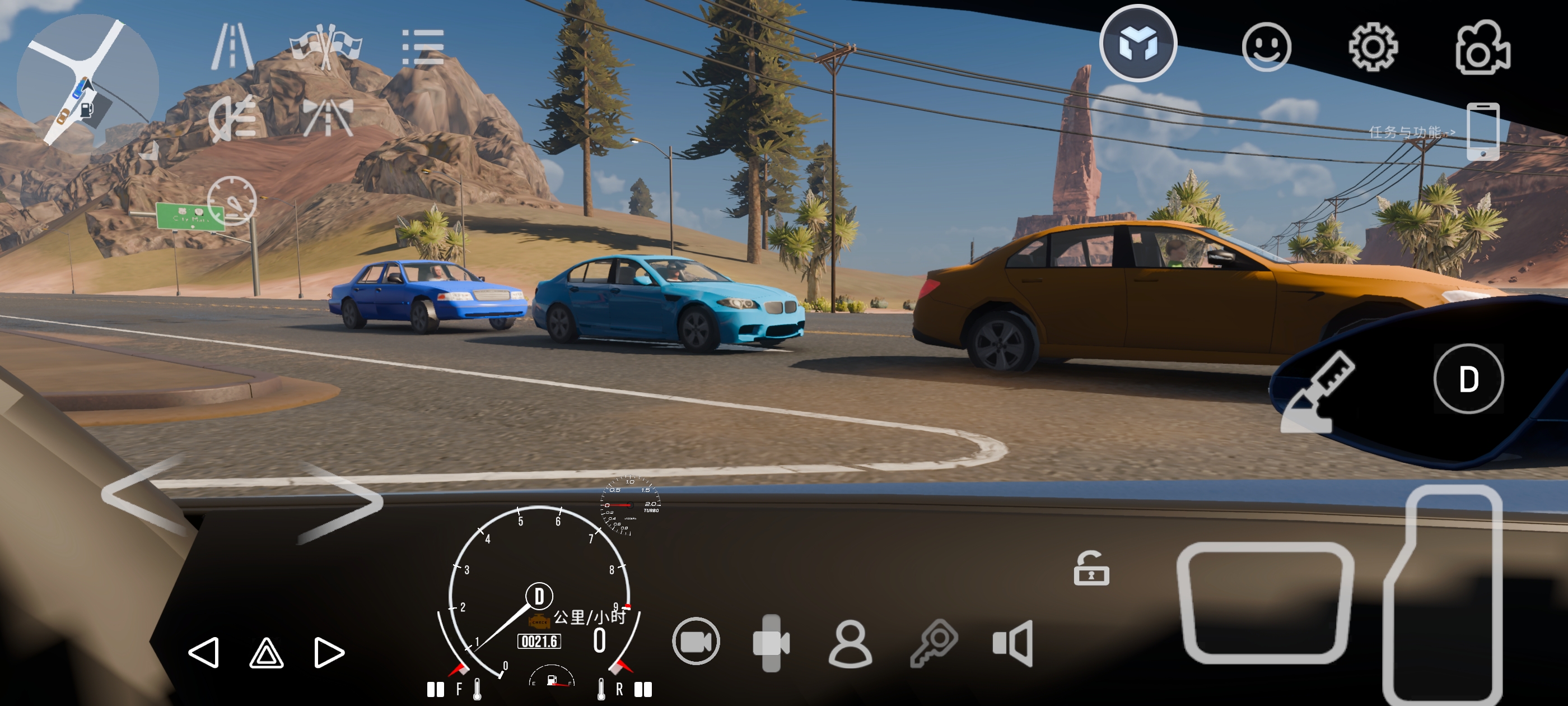Toggle the right turn signal arrow
Screen dimensions: 1568x706
(329, 653)
